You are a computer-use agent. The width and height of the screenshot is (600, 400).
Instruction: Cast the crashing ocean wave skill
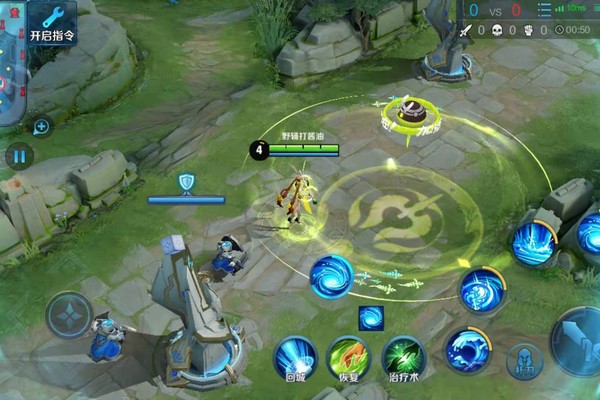tap(466, 349)
